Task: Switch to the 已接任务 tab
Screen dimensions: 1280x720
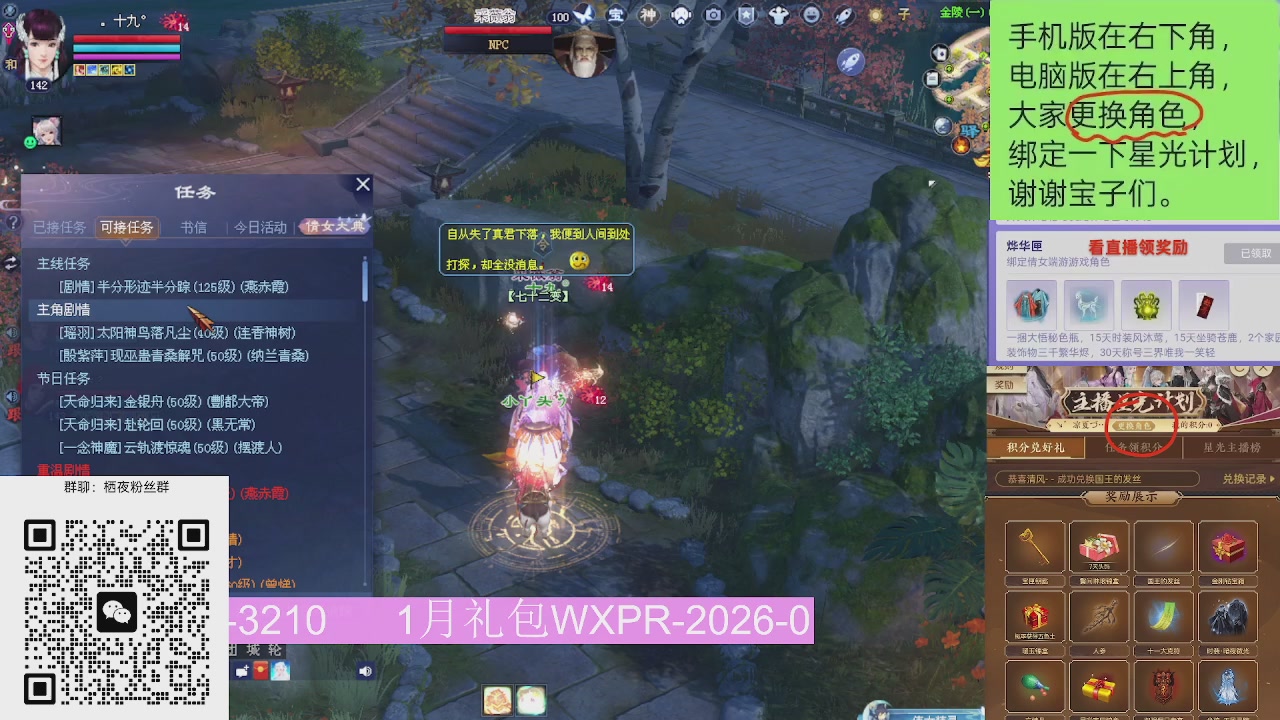Action: point(61,227)
